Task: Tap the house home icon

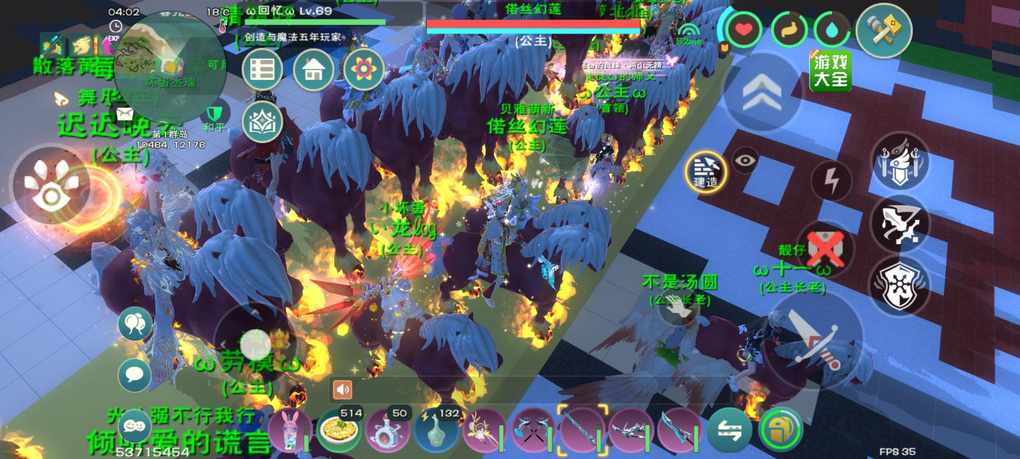Action: (x=314, y=70)
